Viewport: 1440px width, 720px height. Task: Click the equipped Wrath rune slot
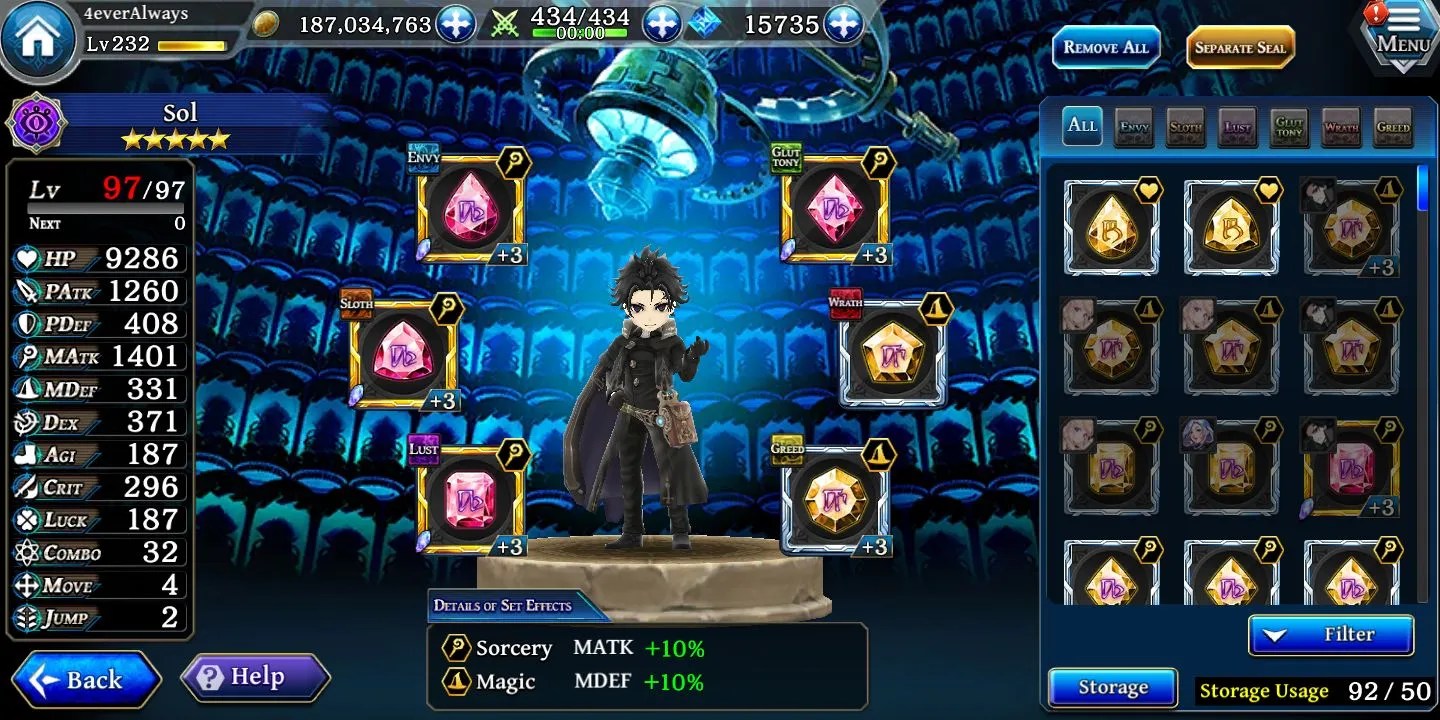pos(892,354)
